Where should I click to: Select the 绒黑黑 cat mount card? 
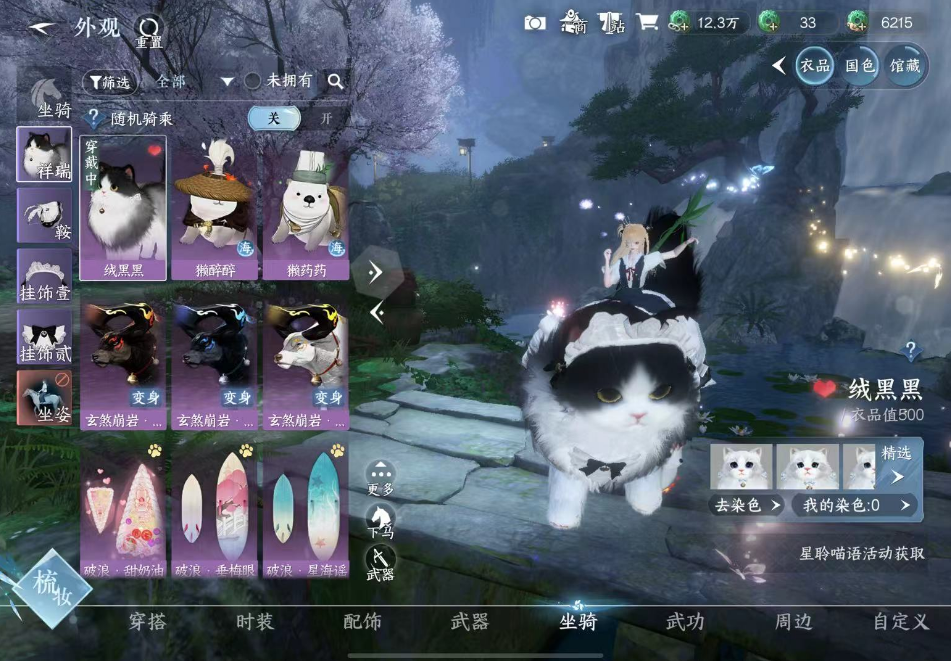click(x=123, y=209)
